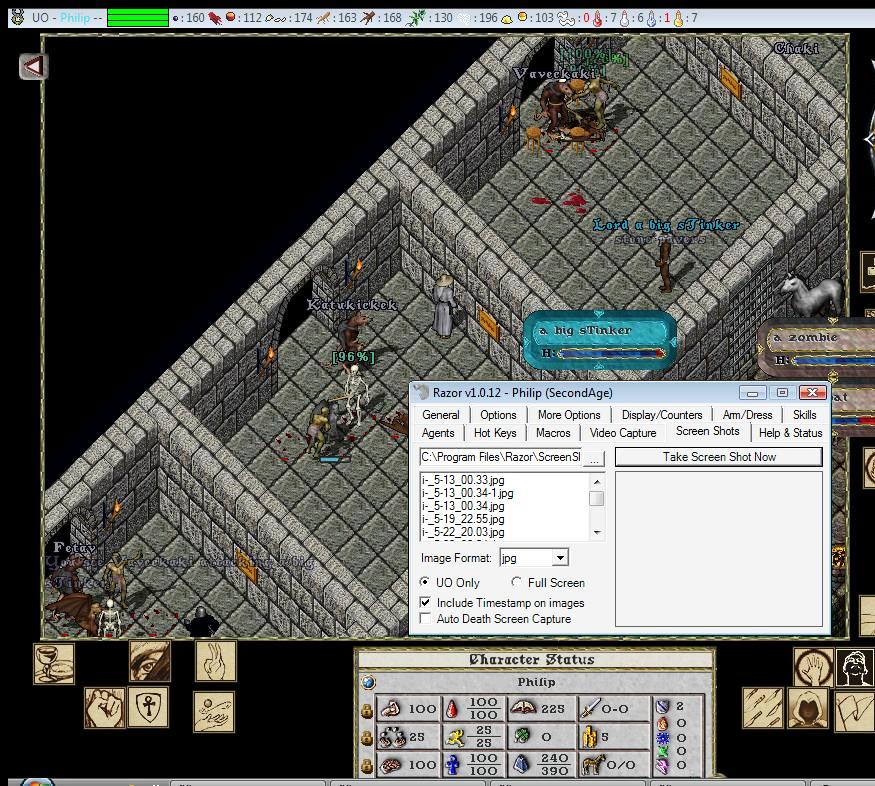This screenshot has width=875, height=786.
Task: Switch to the Video Capture tab
Action: coord(623,433)
